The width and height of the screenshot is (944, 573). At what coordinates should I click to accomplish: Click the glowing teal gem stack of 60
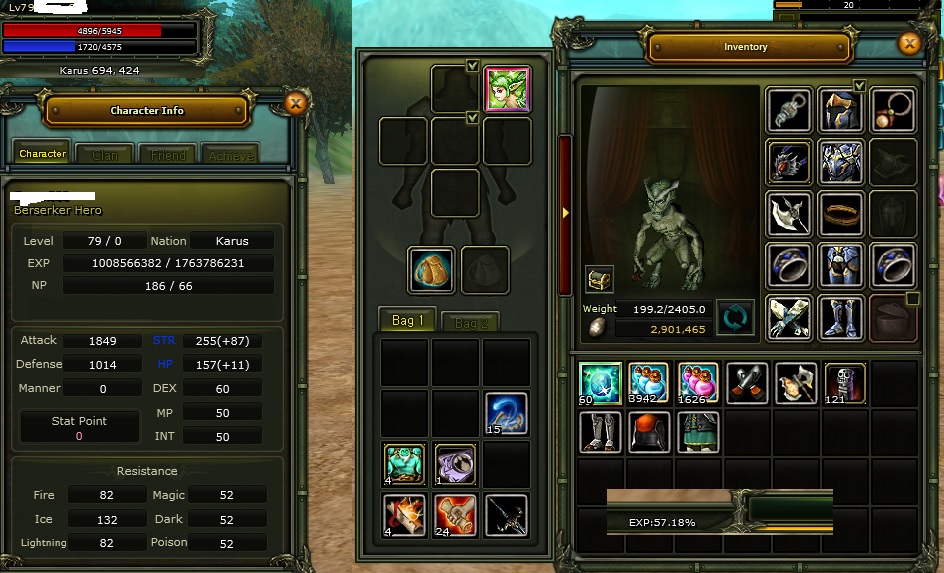point(600,383)
